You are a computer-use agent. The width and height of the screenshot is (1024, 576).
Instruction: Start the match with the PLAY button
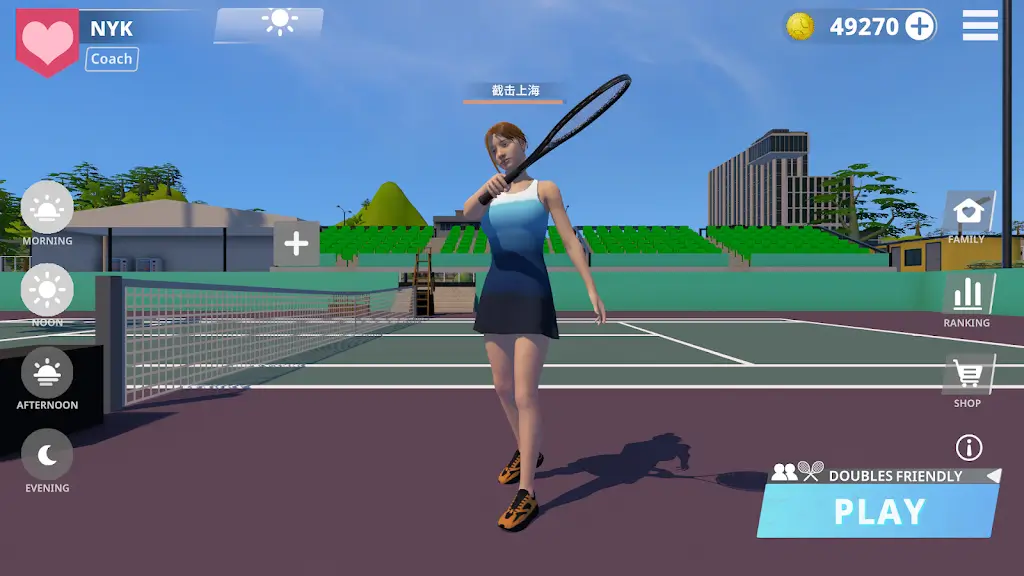878,511
